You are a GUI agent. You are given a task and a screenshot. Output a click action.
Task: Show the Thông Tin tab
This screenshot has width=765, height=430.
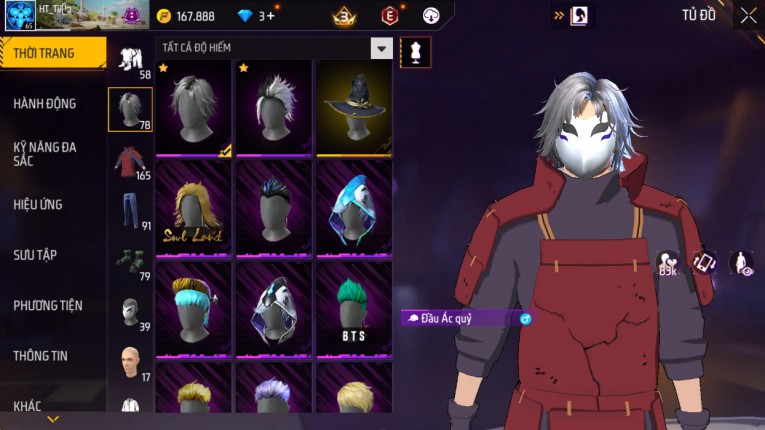click(41, 356)
